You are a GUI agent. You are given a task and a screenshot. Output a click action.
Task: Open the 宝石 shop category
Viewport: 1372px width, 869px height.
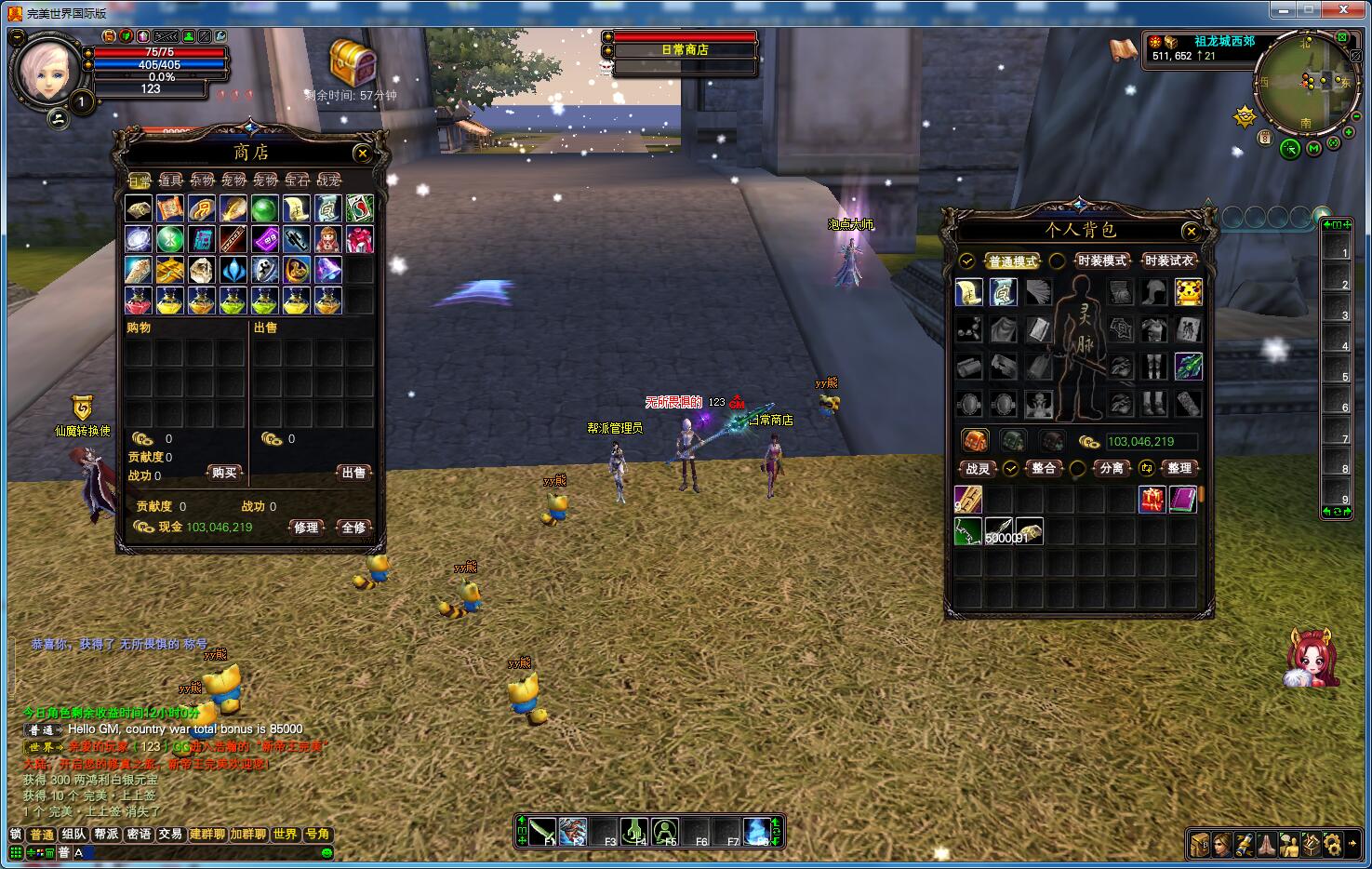click(297, 180)
